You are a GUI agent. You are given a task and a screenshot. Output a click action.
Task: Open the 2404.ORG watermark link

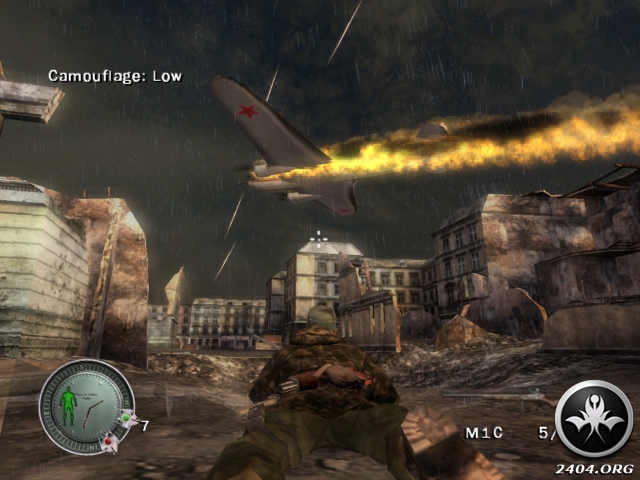pos(596,469)
